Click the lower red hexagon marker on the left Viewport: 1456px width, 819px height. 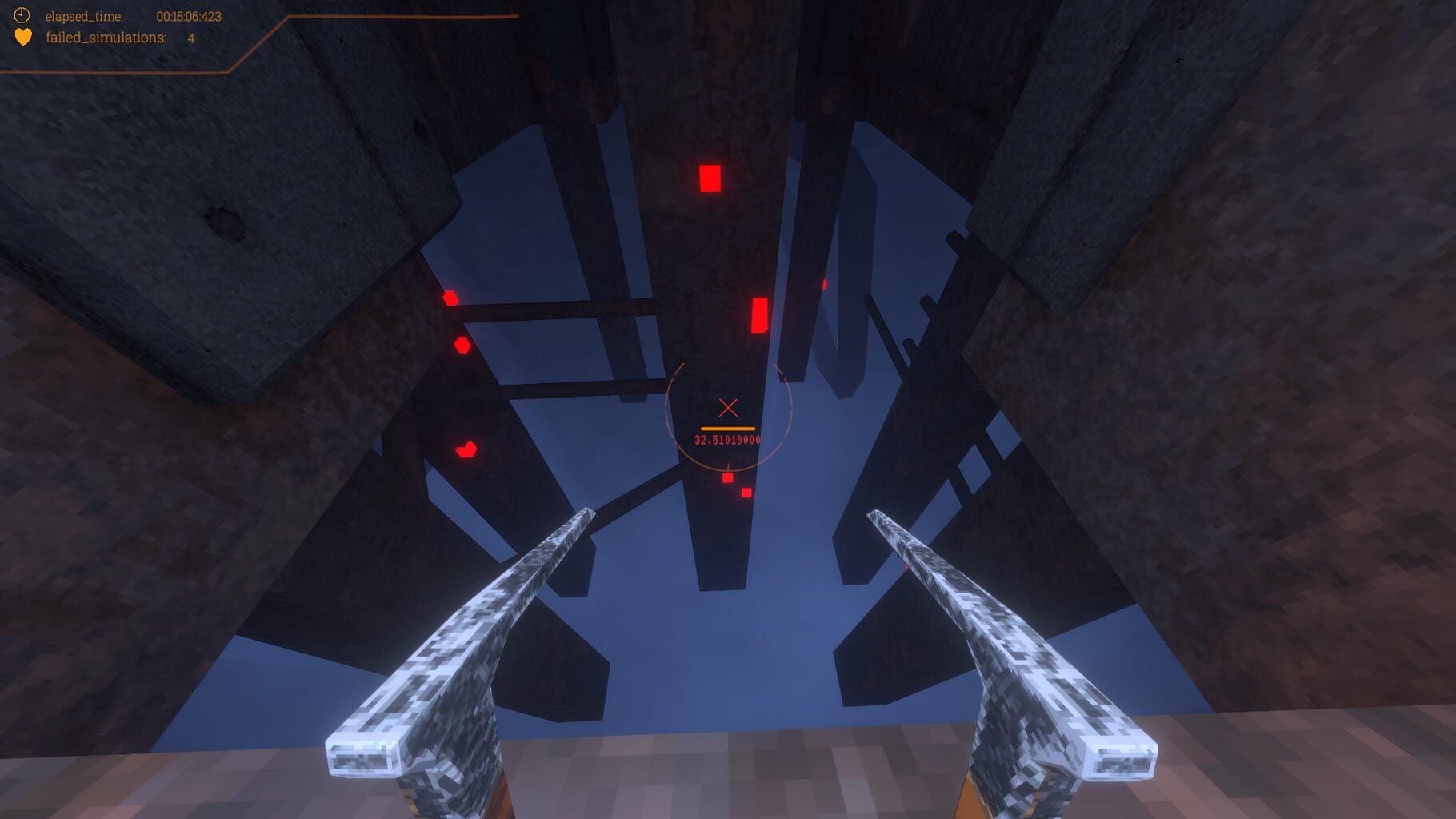465,449
